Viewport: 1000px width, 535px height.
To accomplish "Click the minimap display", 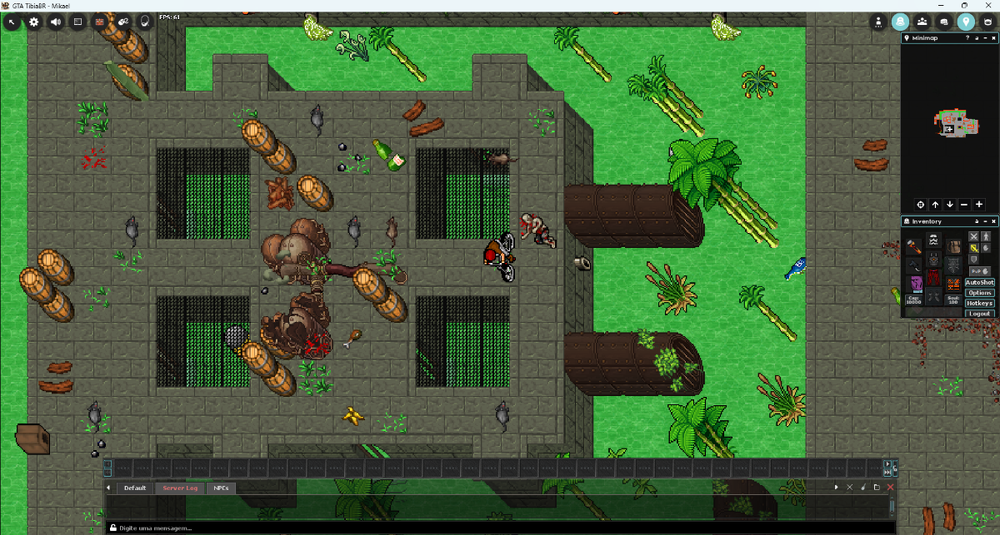I will click(x=949, y=121).
